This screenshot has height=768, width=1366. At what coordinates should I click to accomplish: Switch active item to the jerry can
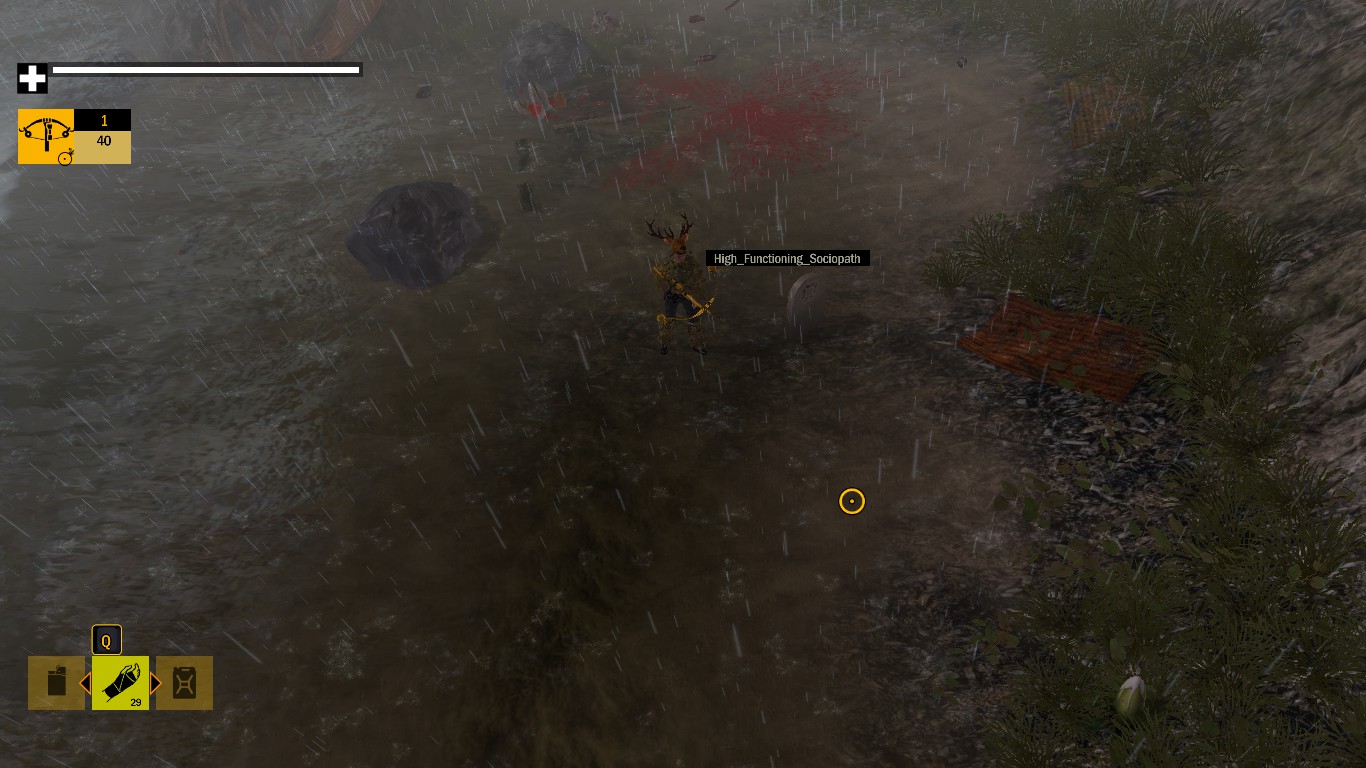[x=184, y=683]
